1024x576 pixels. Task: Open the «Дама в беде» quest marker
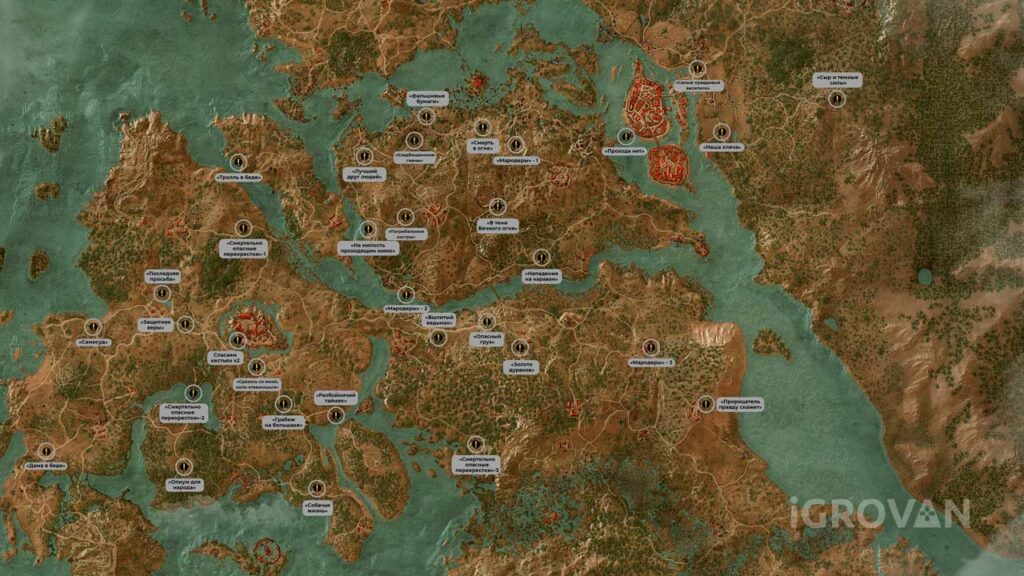[x=45, y=450]
